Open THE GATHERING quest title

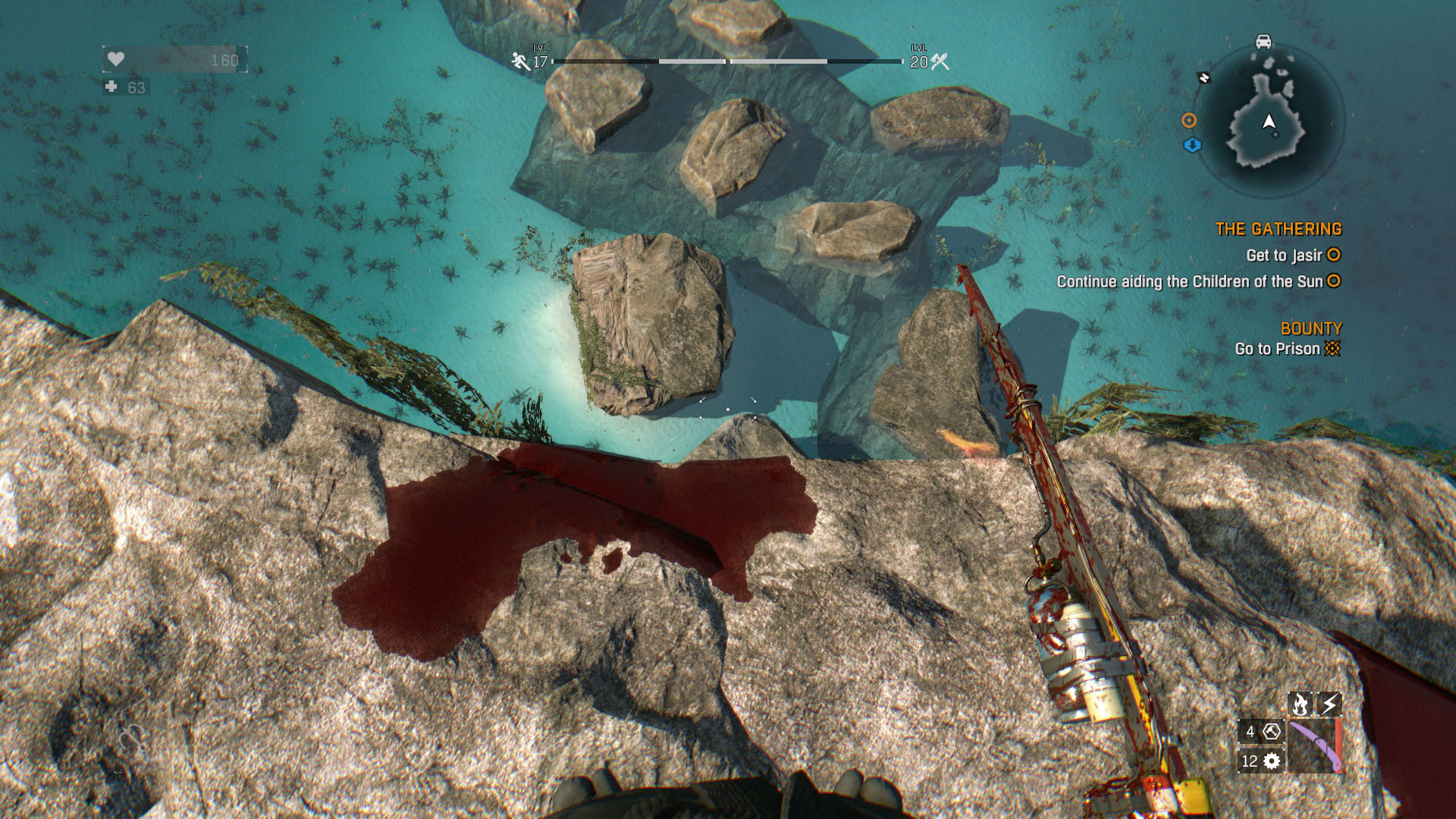click(1278, 229)
